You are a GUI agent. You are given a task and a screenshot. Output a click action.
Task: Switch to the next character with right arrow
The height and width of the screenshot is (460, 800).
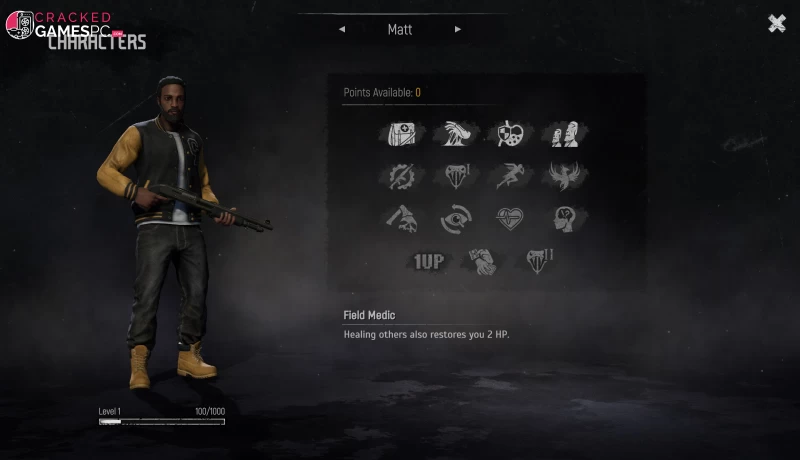tap(458, 30)
